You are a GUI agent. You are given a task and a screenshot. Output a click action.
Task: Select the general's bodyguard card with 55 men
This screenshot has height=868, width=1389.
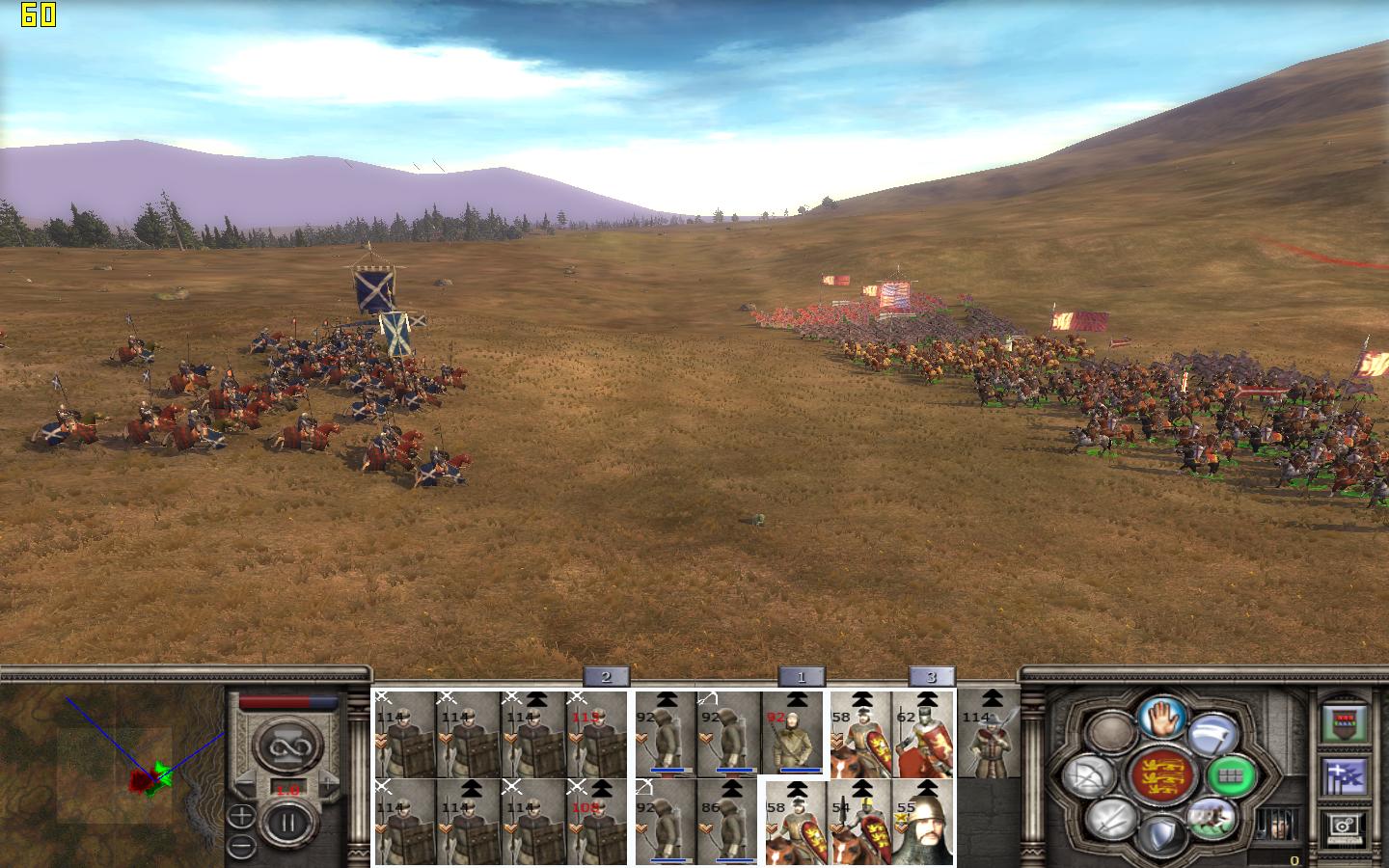point(923,822)
